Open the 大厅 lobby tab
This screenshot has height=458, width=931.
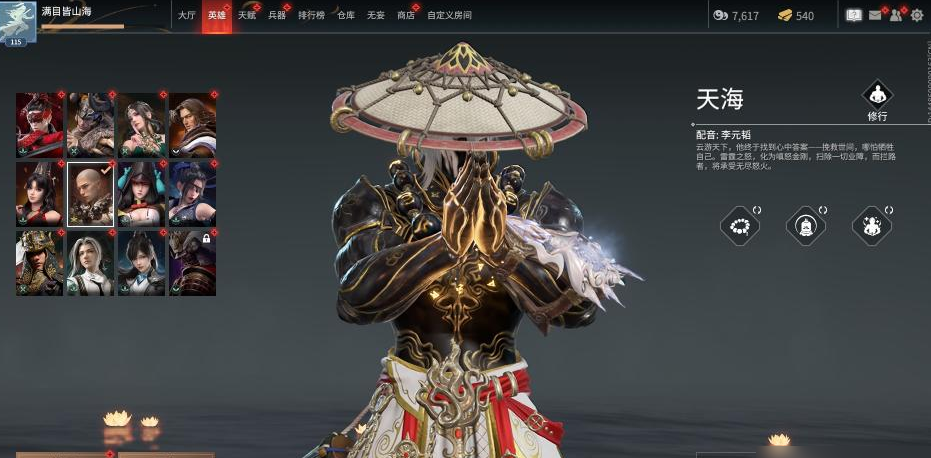tap(186, 16)
